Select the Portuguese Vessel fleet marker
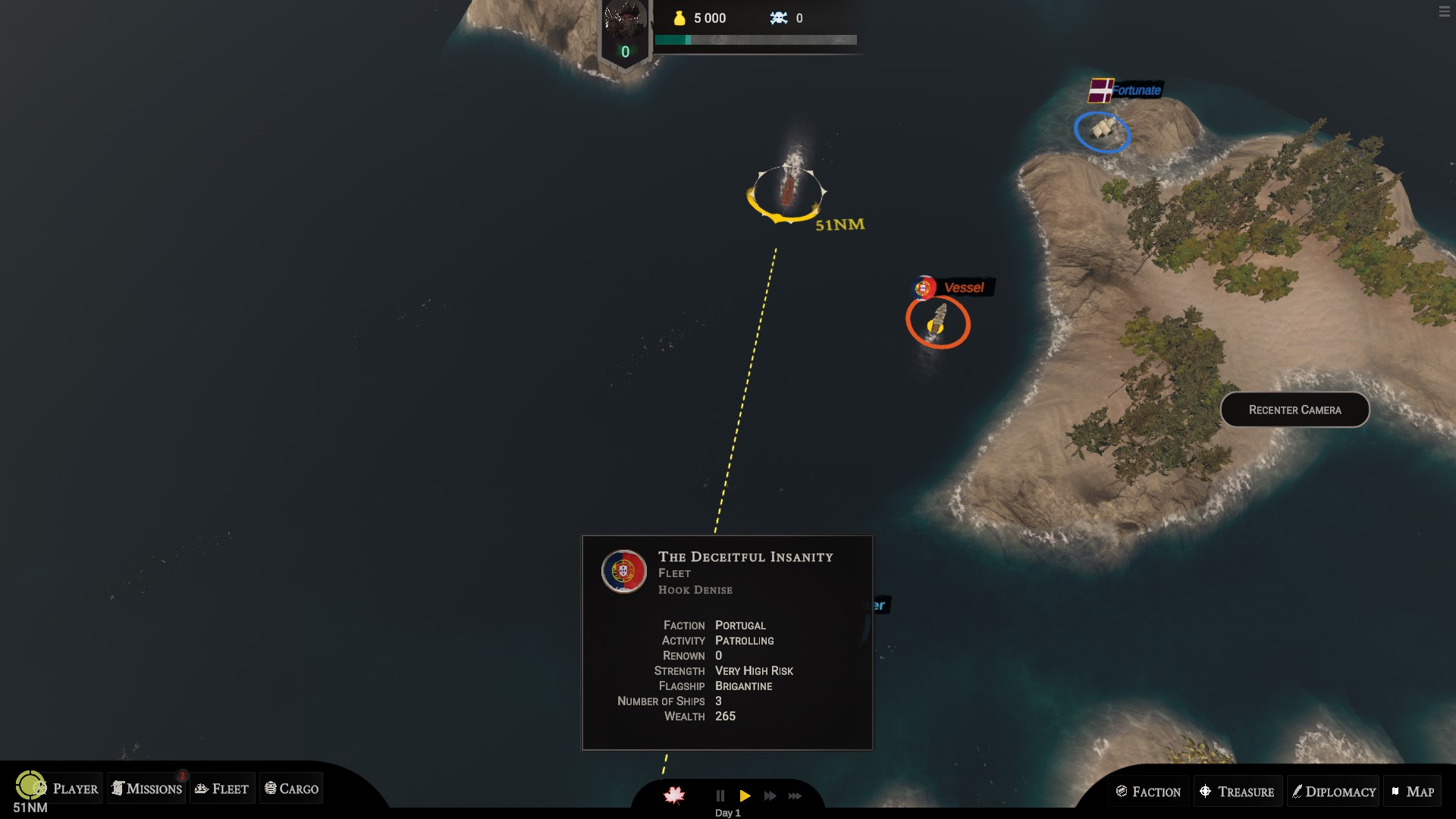Image resolution: width=1456 pixels, height=819 pixels. [938, 322]
